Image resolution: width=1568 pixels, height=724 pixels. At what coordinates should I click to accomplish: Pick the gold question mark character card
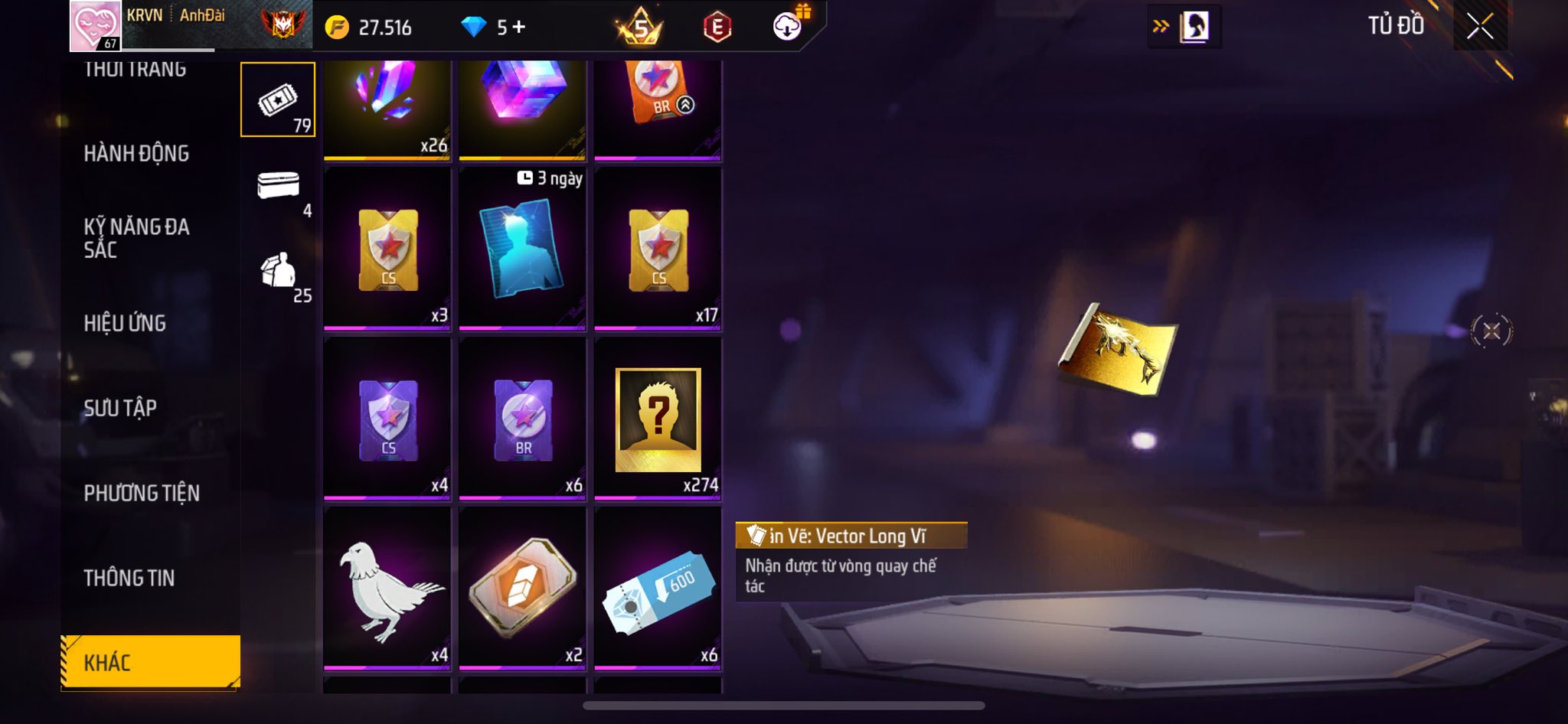point(658,419)
